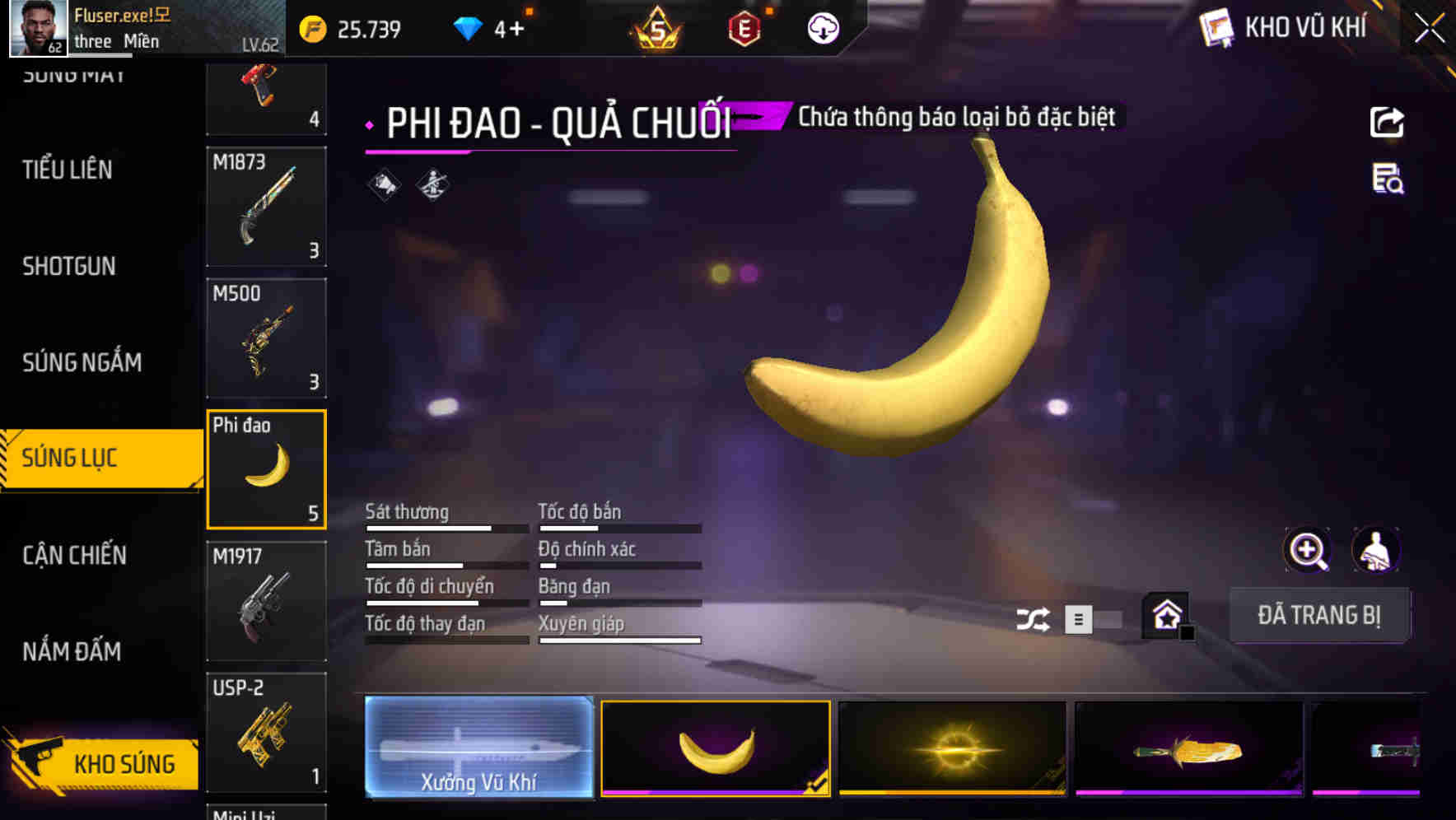Click the share weapon icon
1456x820 pixels.
[1388, 120]
